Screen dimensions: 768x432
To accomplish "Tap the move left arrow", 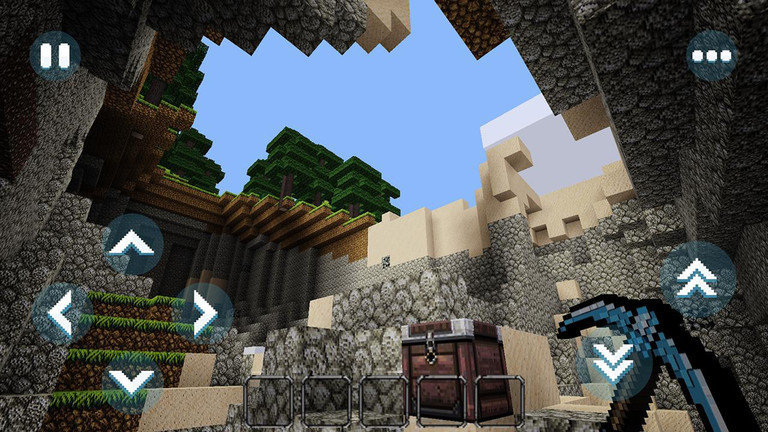I will tap(62, 313).
